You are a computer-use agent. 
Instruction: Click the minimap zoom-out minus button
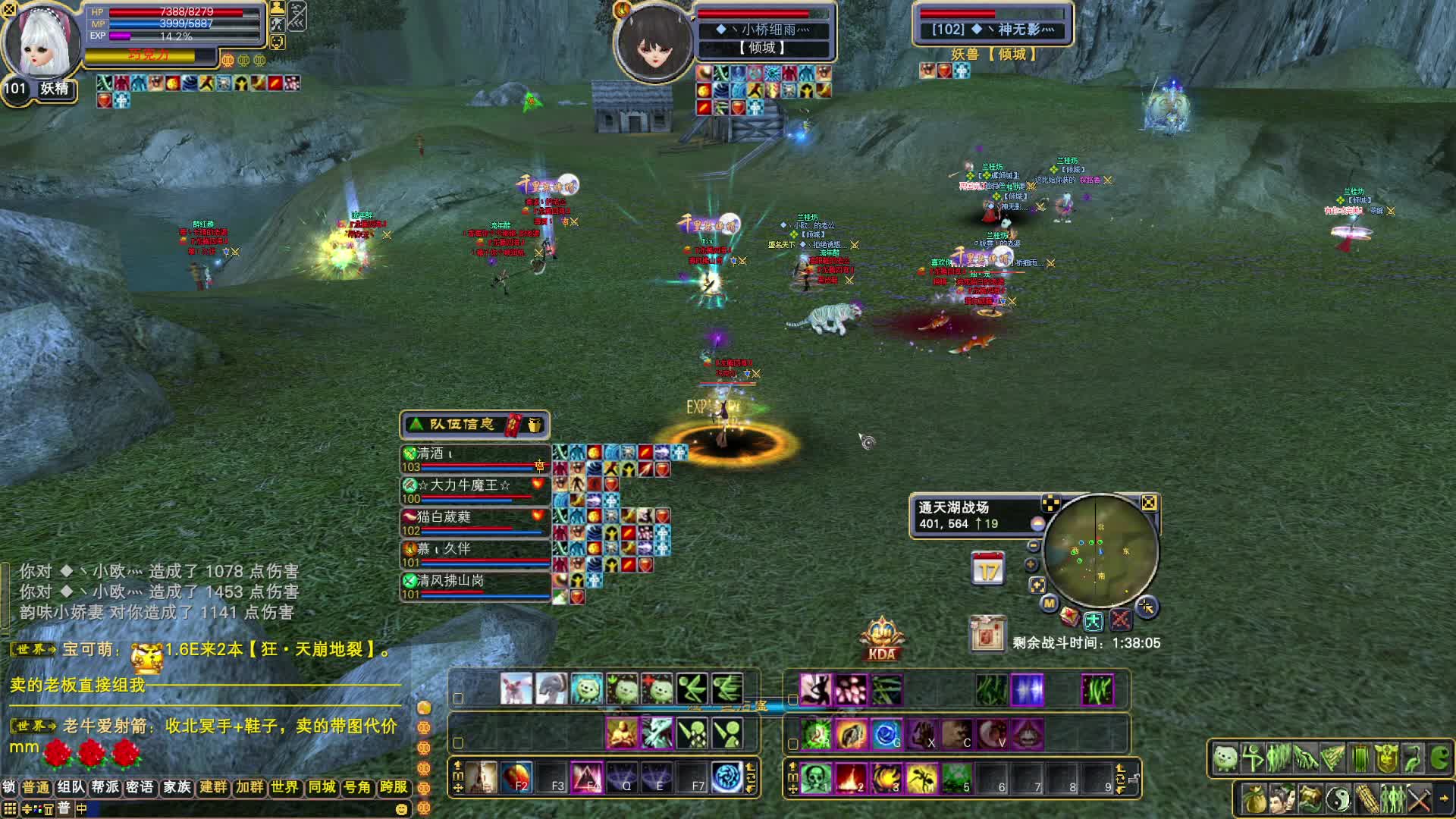point(1033,546)
